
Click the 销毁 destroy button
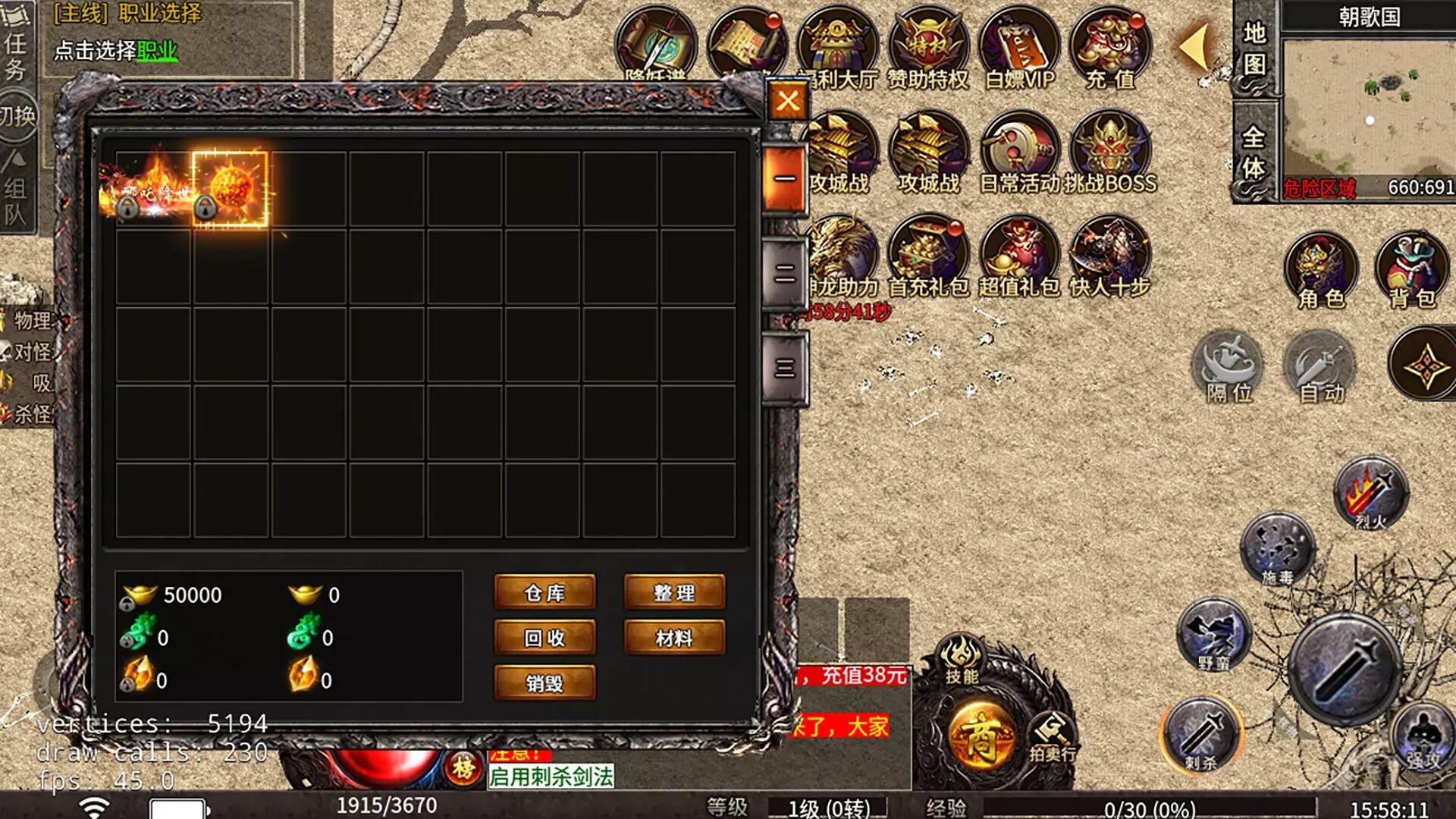click(544, 682)
